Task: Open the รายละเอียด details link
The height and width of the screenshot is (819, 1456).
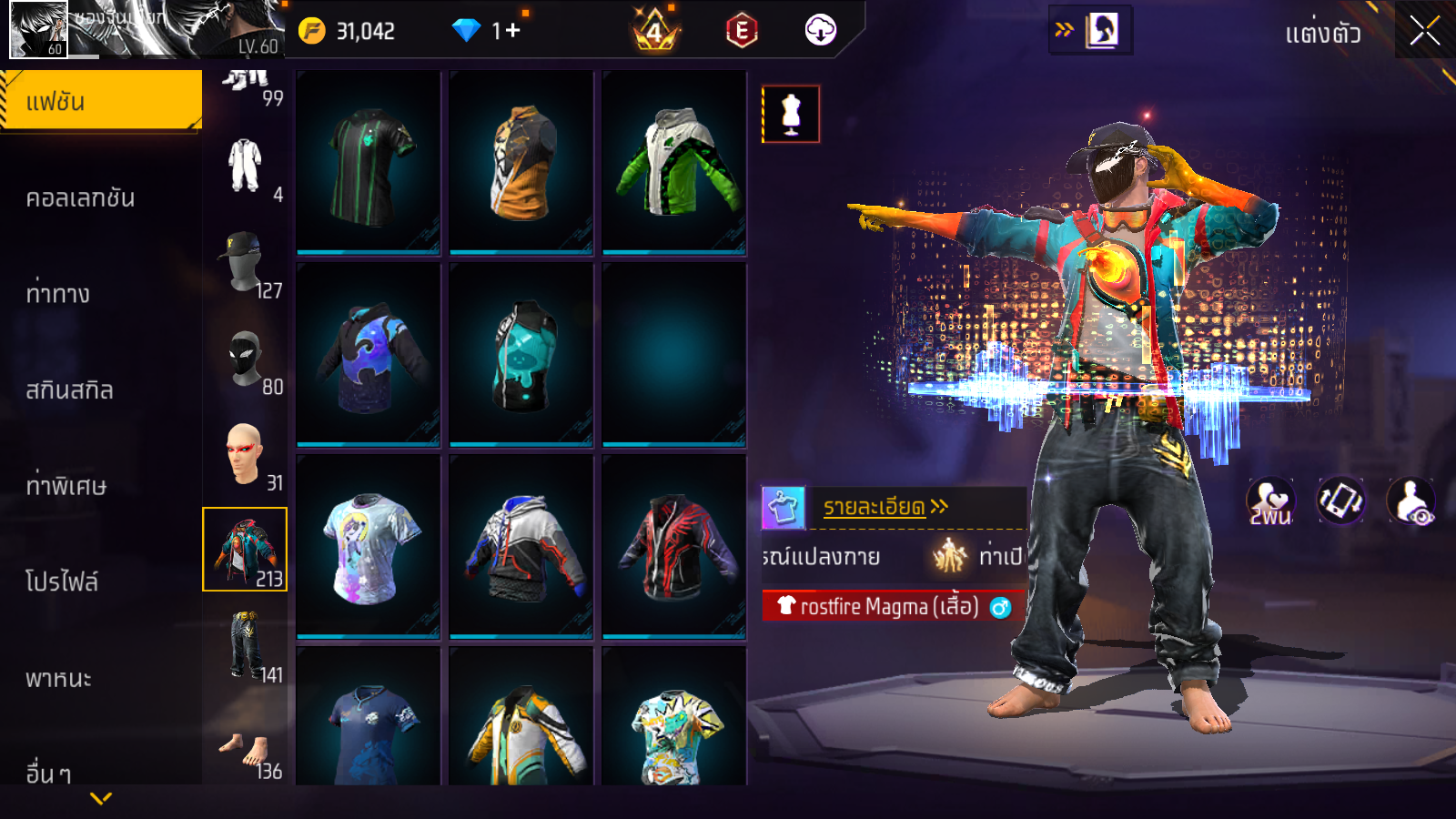Action: [885, 507]
